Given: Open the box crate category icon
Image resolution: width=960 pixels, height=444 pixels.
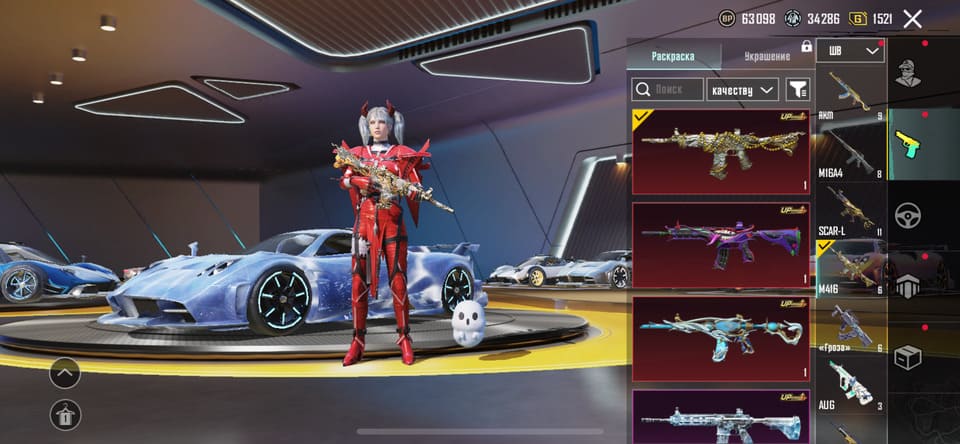Looking at the screenshot, I should (x=907, y=357).
